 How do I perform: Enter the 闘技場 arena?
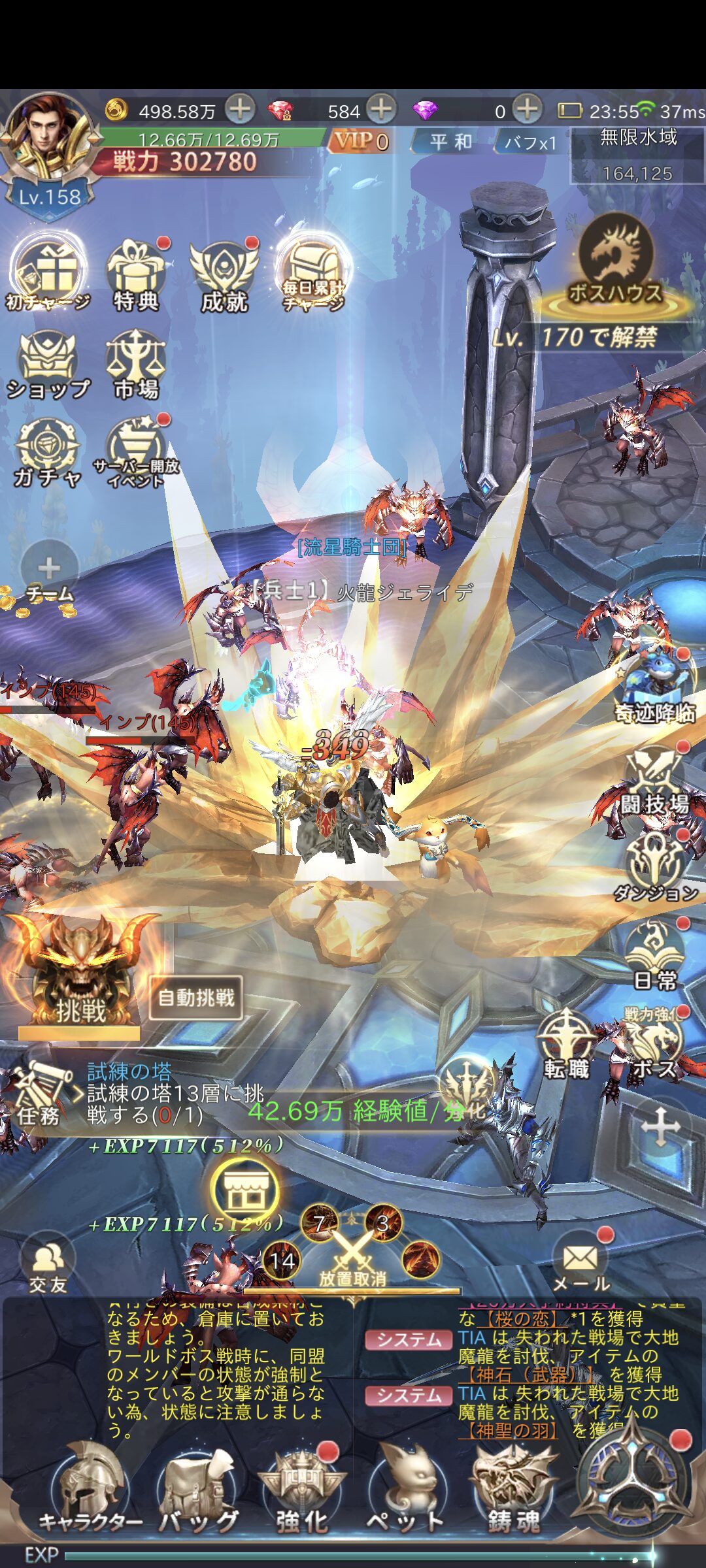coord(655,784)
